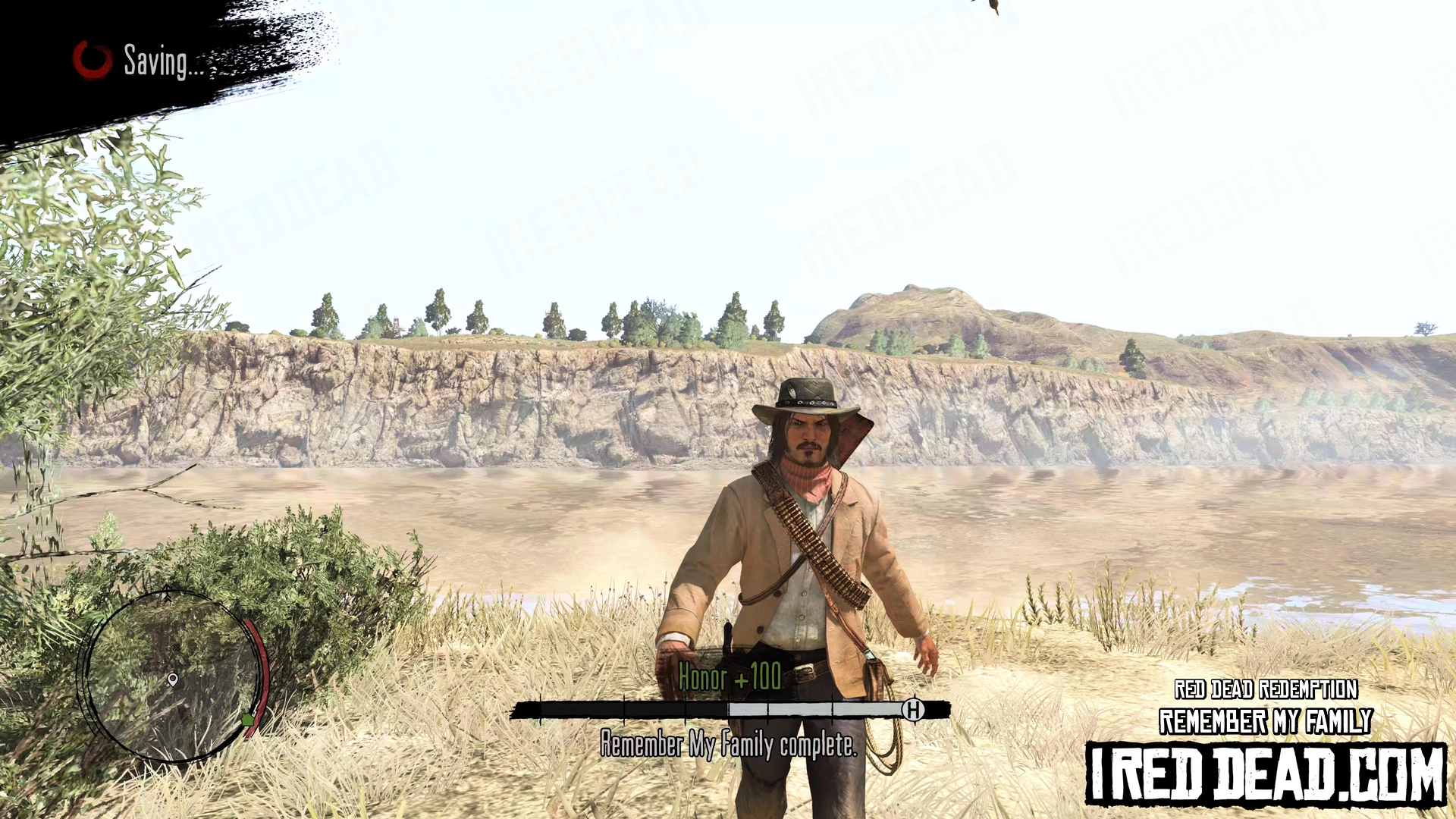Select the white location marker on the minimap
The width and height of the screenshot is (1456, 819).
pos(173,679)
